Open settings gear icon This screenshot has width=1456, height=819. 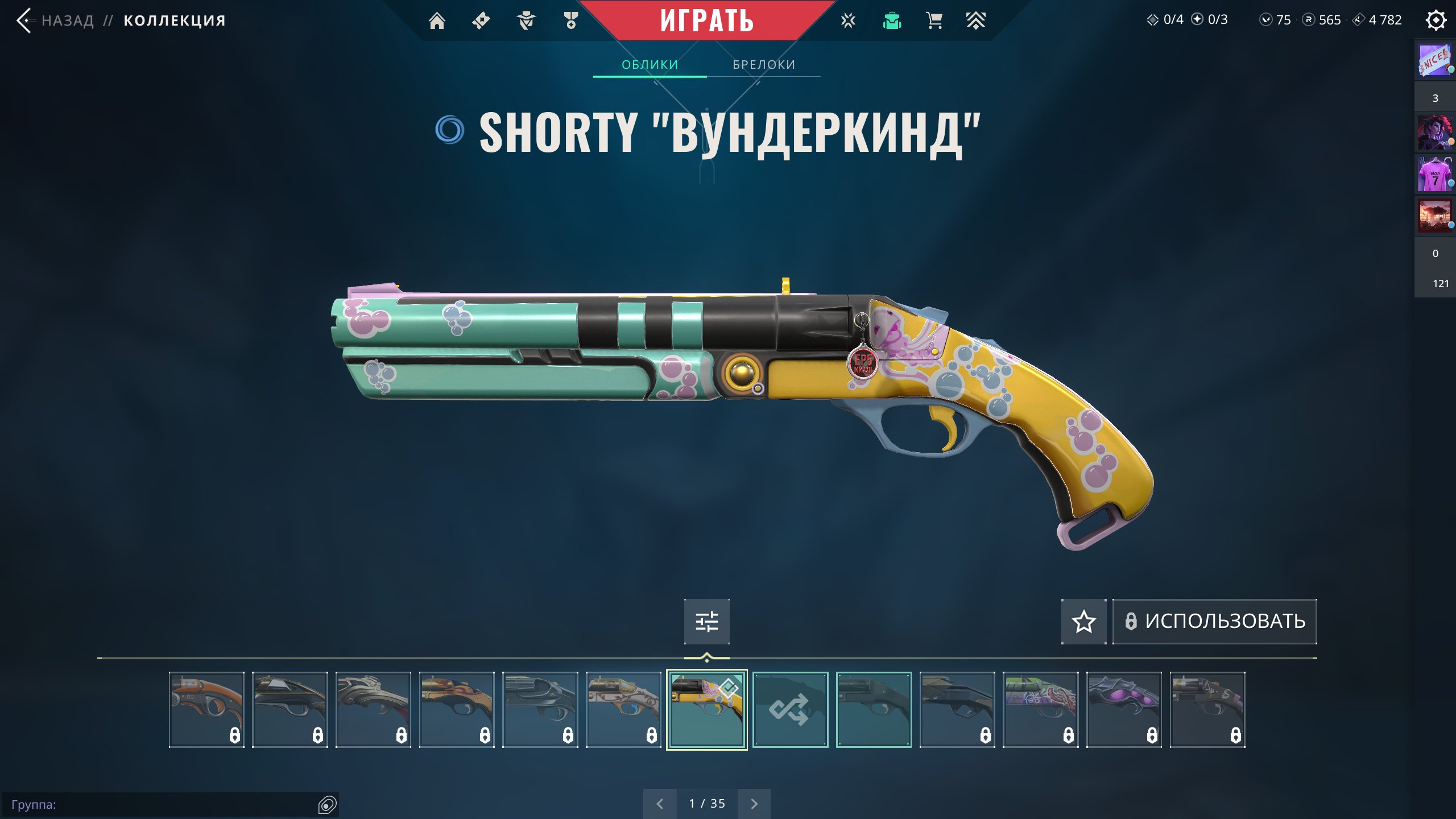[1436, 21]
